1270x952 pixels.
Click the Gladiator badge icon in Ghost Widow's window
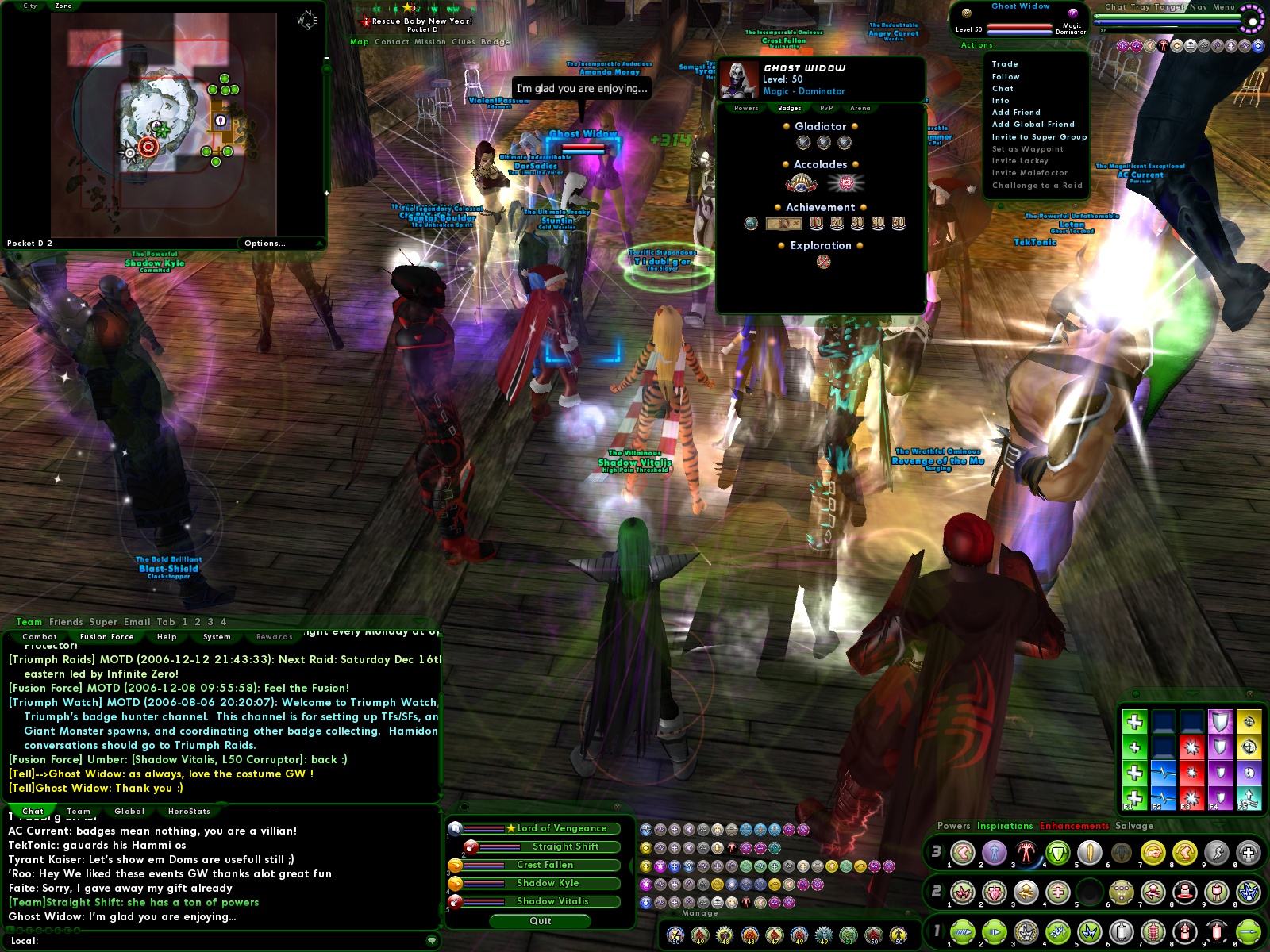click(804, 143)
